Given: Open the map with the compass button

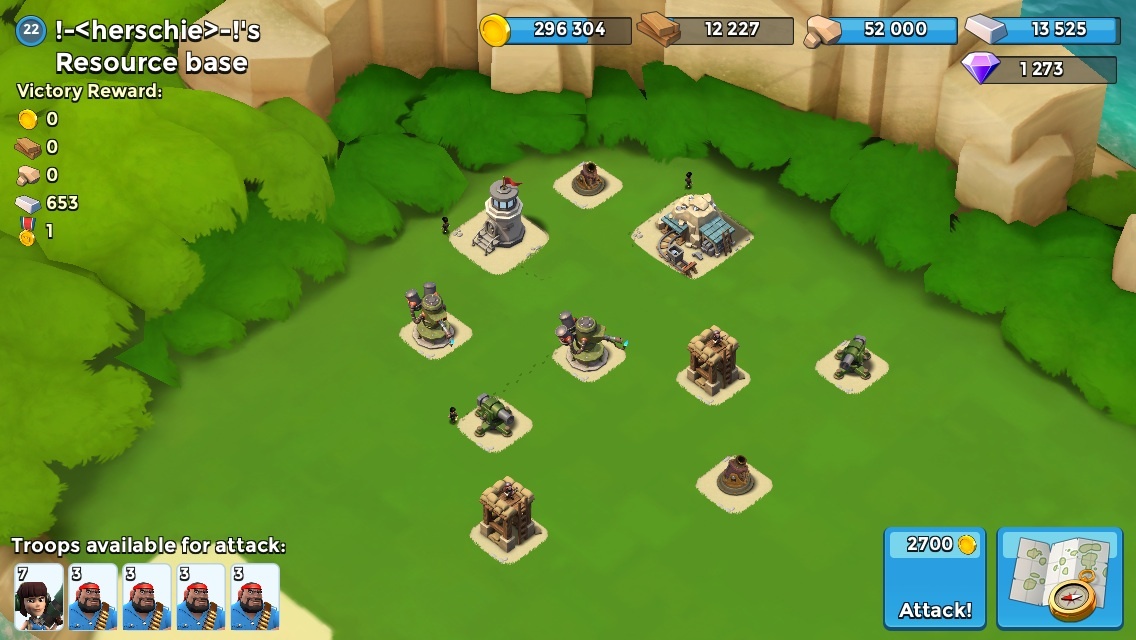Looking at the screenshot, I should click(x=1059, y=579).
